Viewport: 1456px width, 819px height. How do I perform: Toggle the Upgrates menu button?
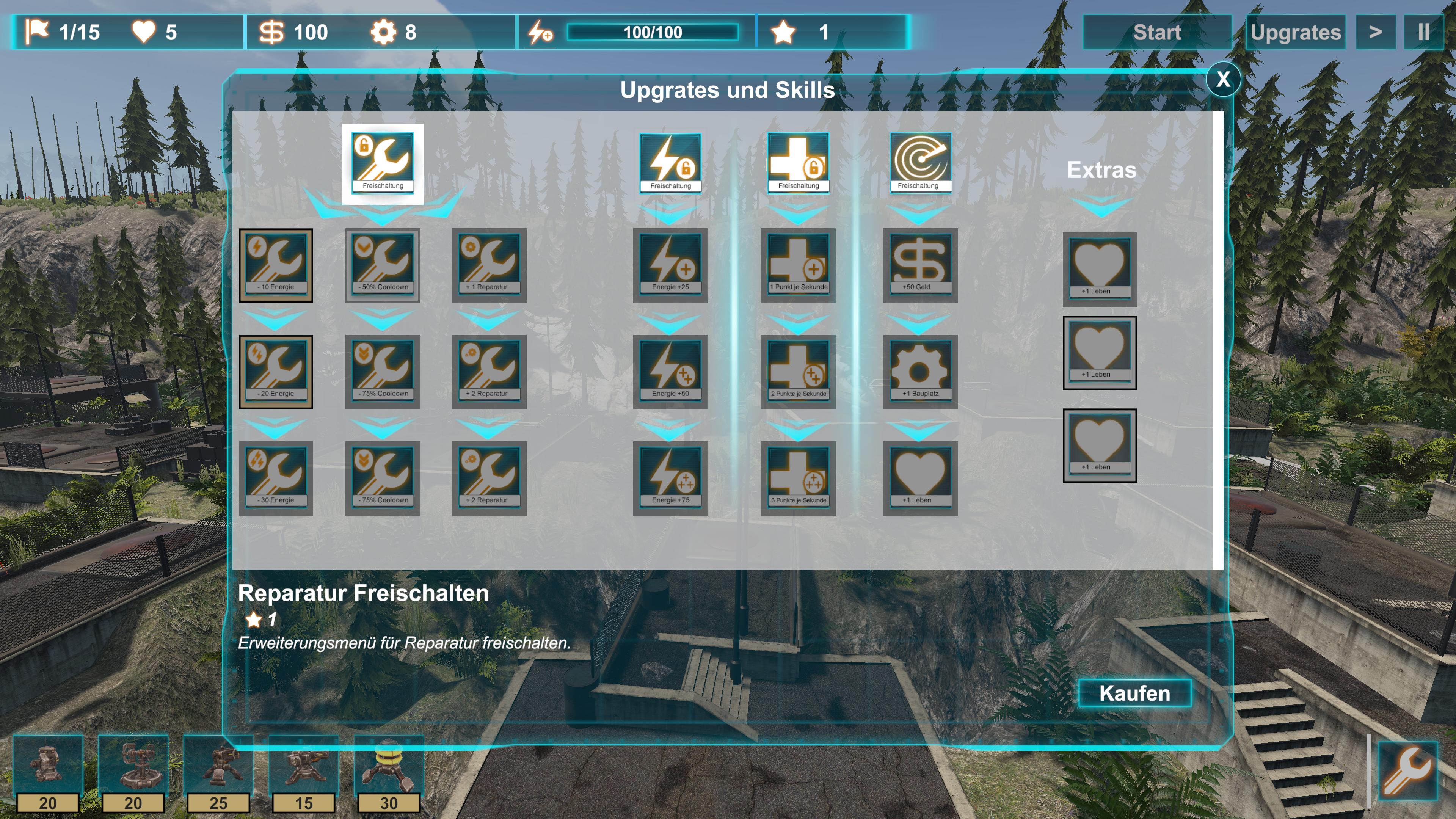tap(1295, 33)
